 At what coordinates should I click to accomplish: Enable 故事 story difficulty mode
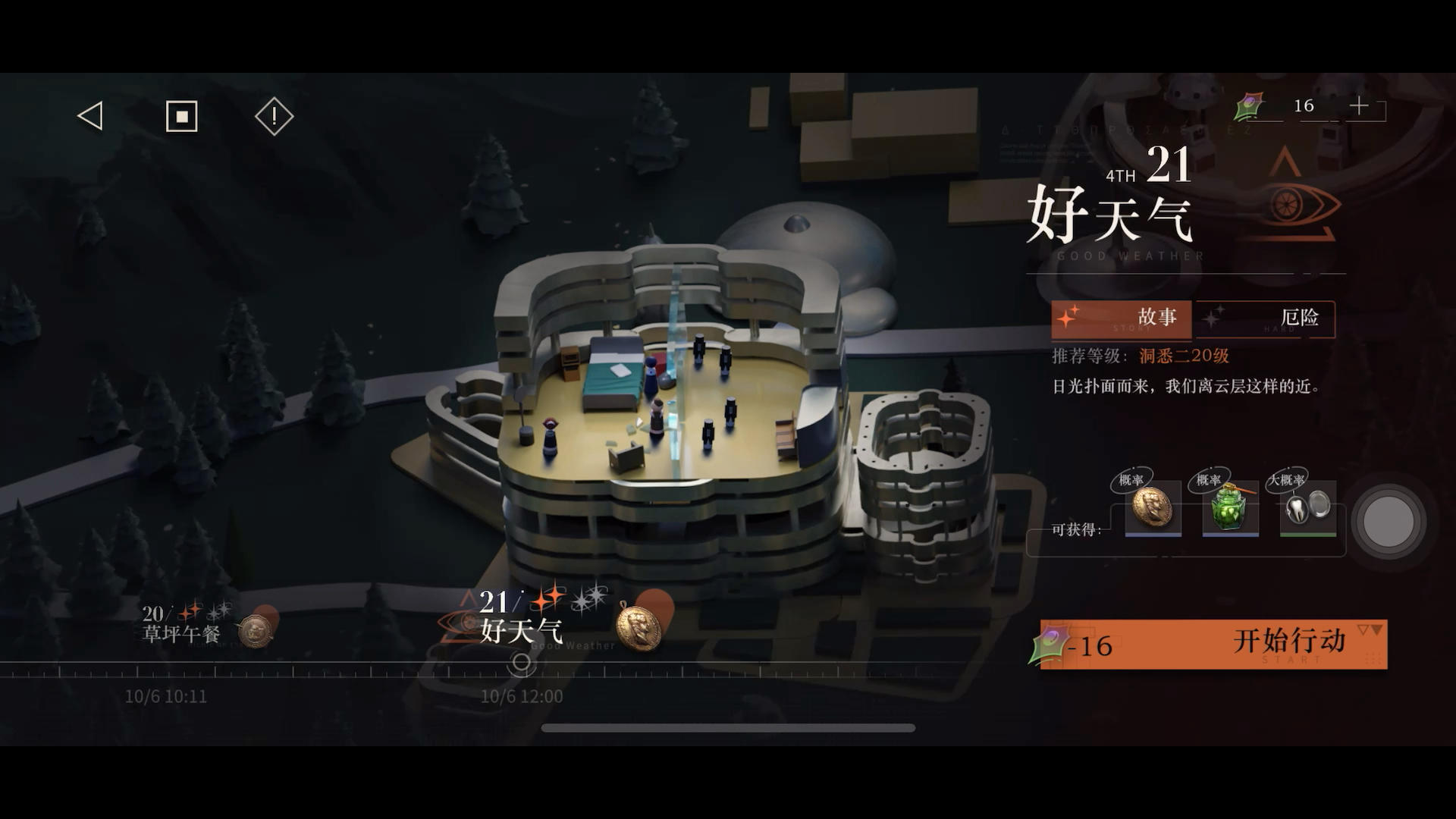click(1120, 319)
